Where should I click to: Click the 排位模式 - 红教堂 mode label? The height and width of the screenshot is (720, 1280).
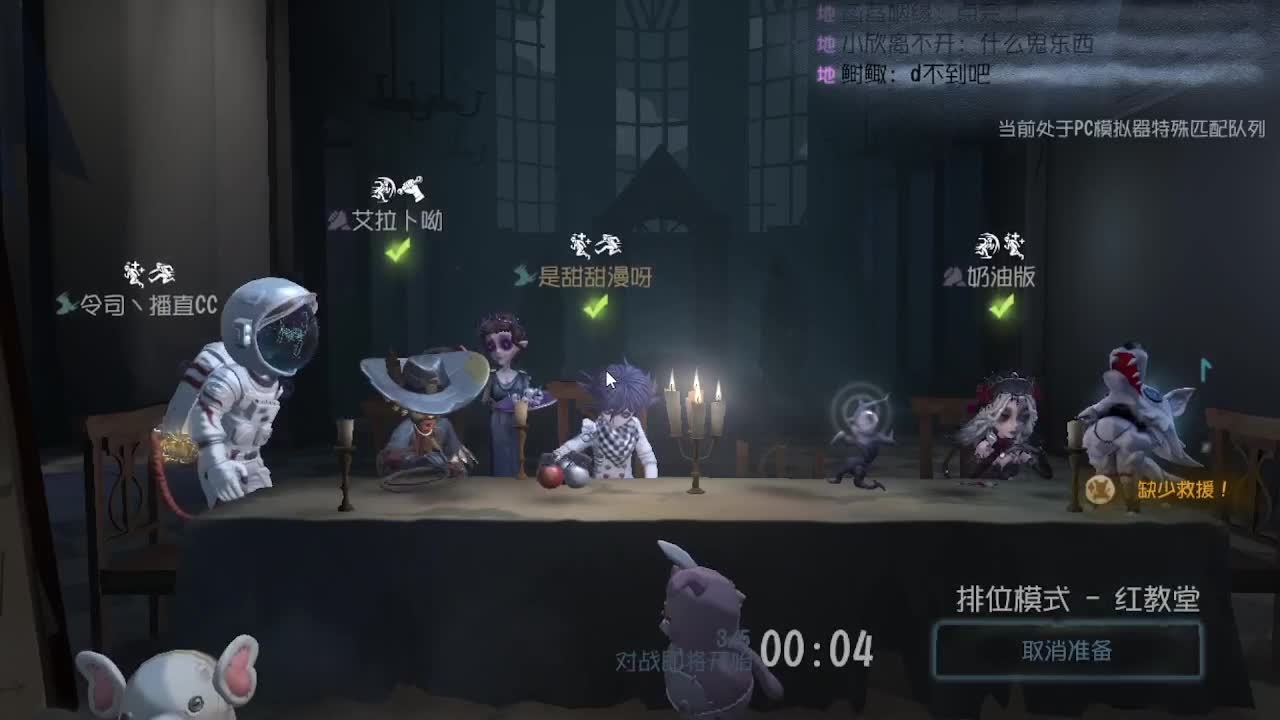1076,597
